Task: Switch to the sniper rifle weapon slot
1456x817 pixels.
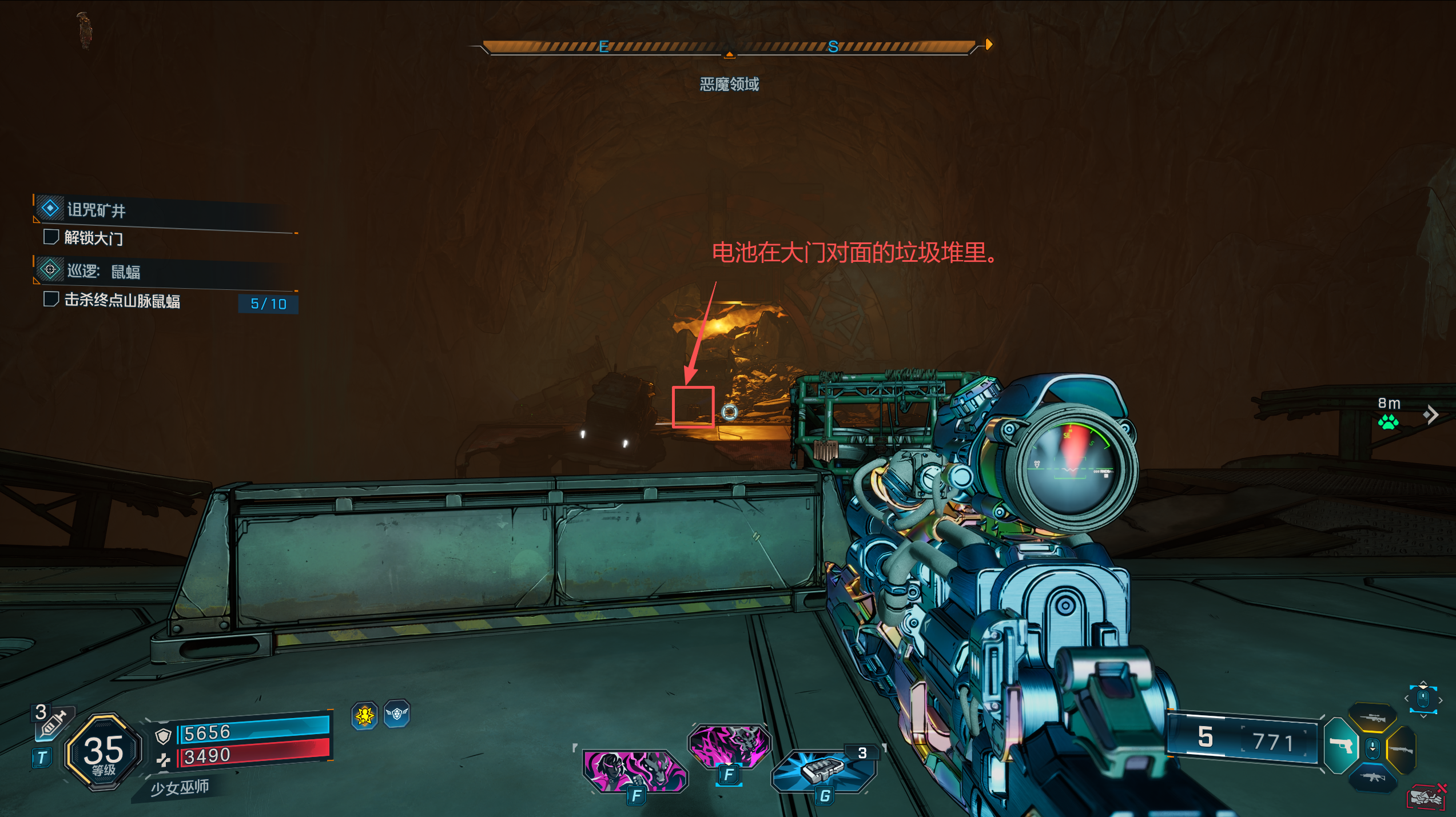Action: 1372,719
